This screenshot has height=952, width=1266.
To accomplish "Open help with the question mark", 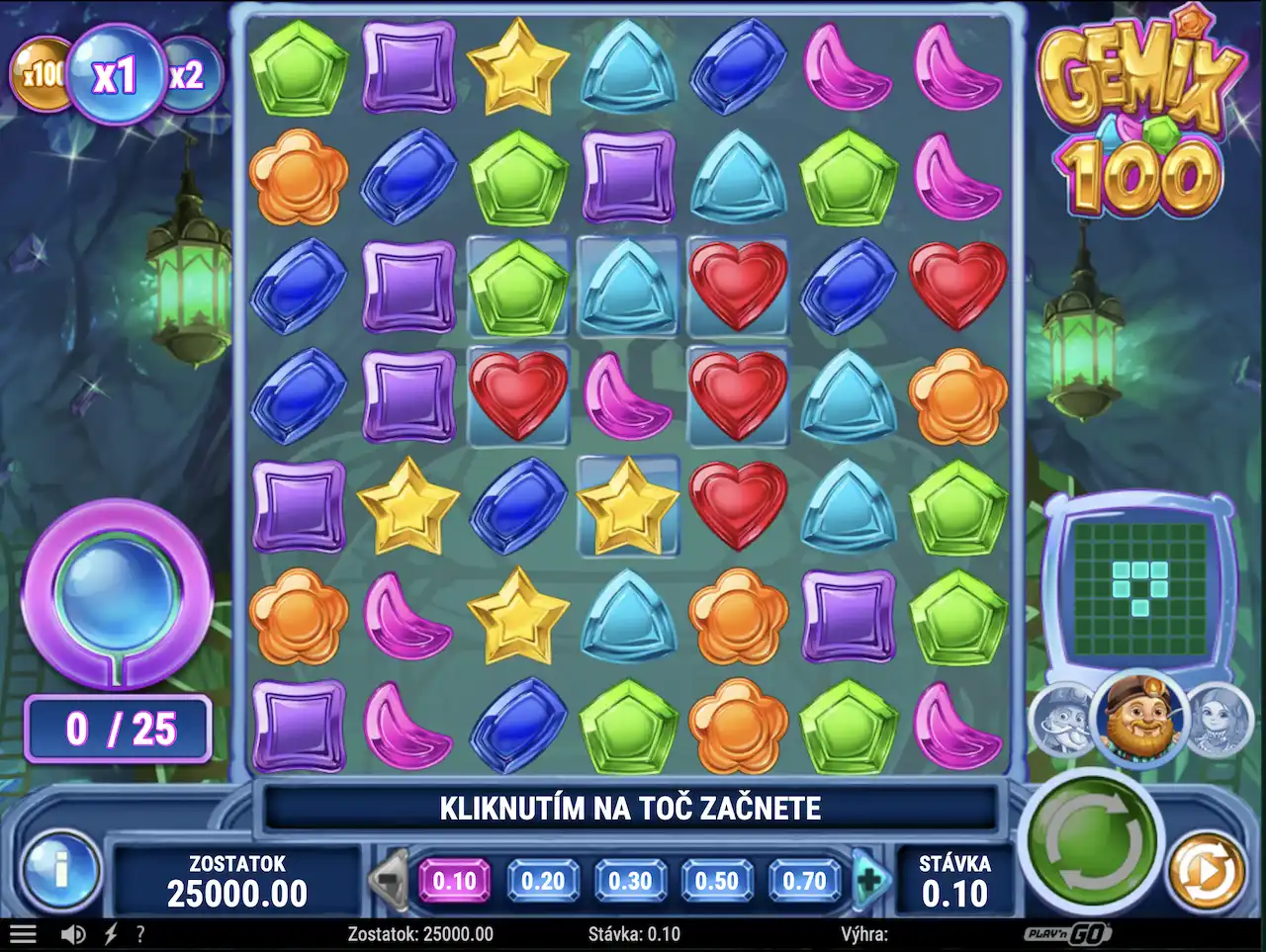I will coord(140,934).
